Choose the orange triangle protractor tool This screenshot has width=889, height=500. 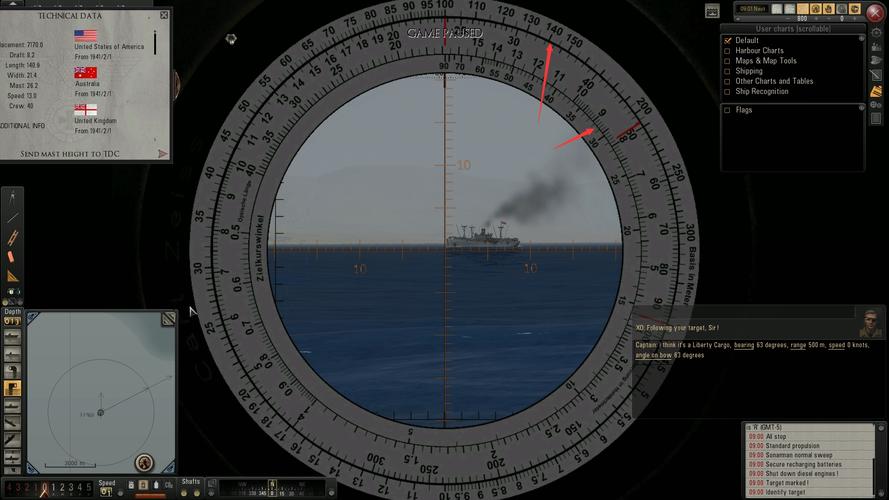pyautogui.click(x=13, y=275)
